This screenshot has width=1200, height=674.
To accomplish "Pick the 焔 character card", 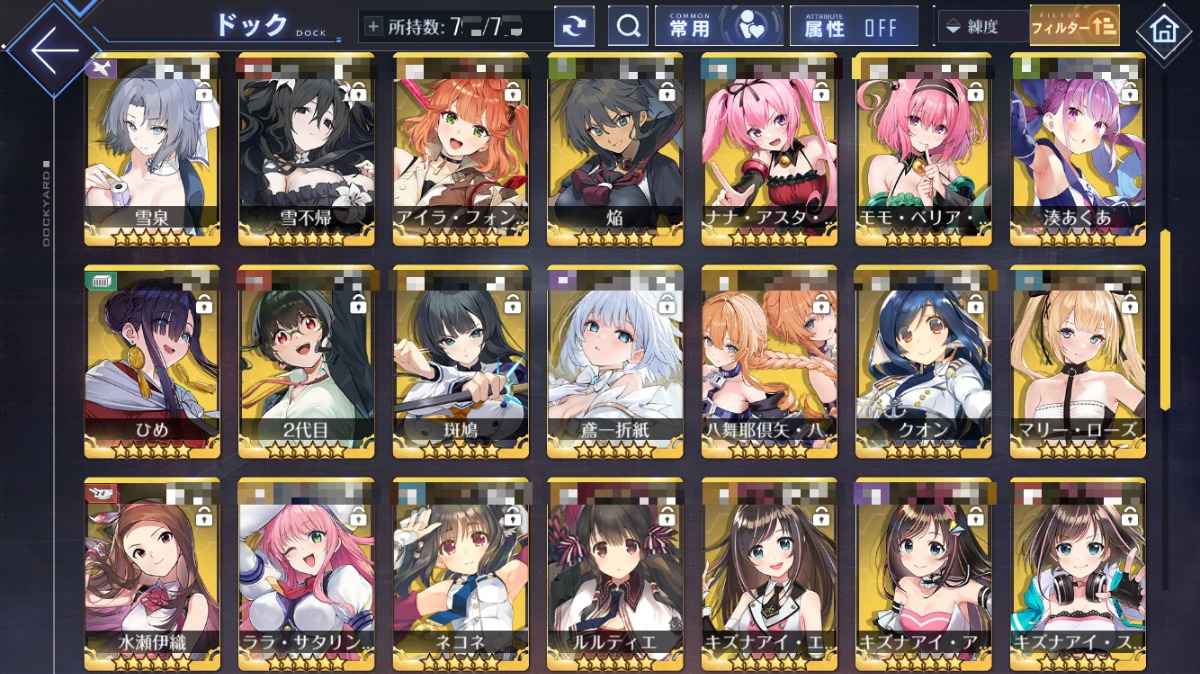I will 615,150.
